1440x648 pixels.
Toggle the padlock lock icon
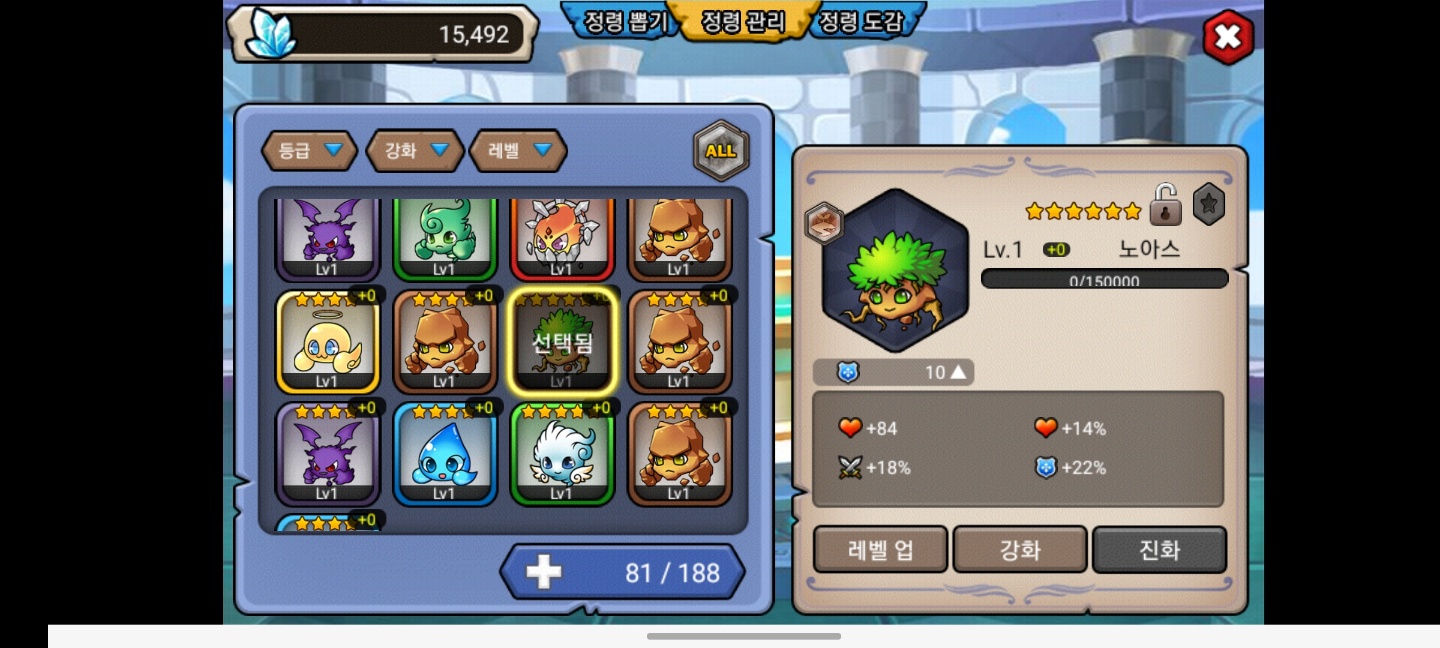(x=1165, y=205)
